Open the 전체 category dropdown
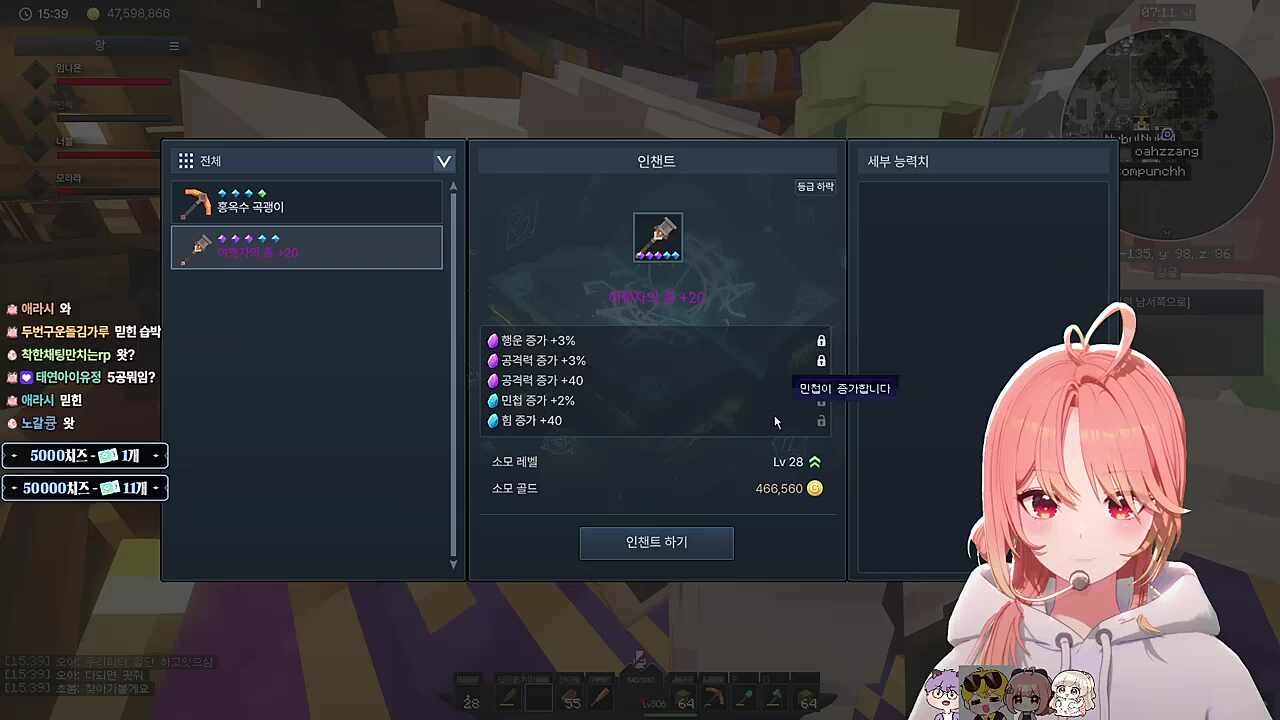Screen dimensions: 1280x720 [443, 161]
